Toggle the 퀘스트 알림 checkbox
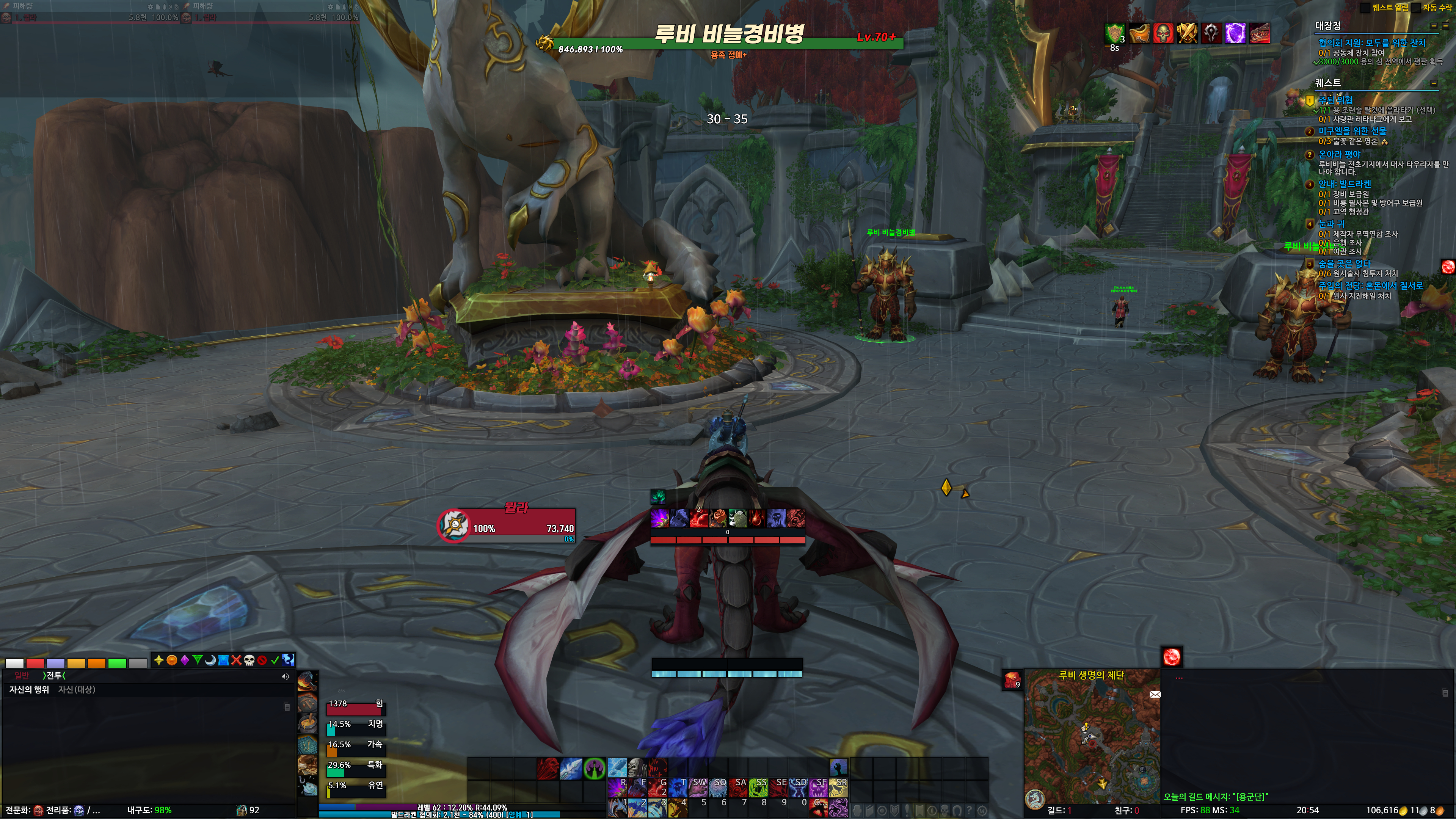Screen dimensions: 1456x819 1365,8
